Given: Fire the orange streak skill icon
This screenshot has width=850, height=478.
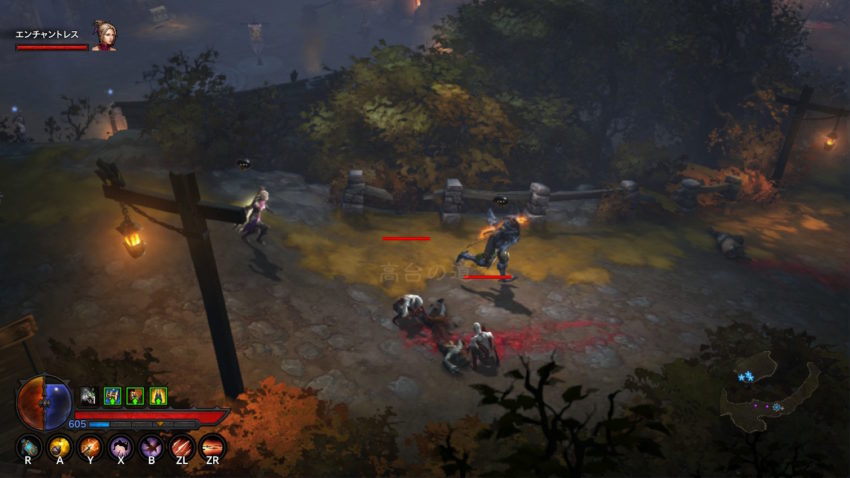Looking at the screenshot, I should pos(211,446).
